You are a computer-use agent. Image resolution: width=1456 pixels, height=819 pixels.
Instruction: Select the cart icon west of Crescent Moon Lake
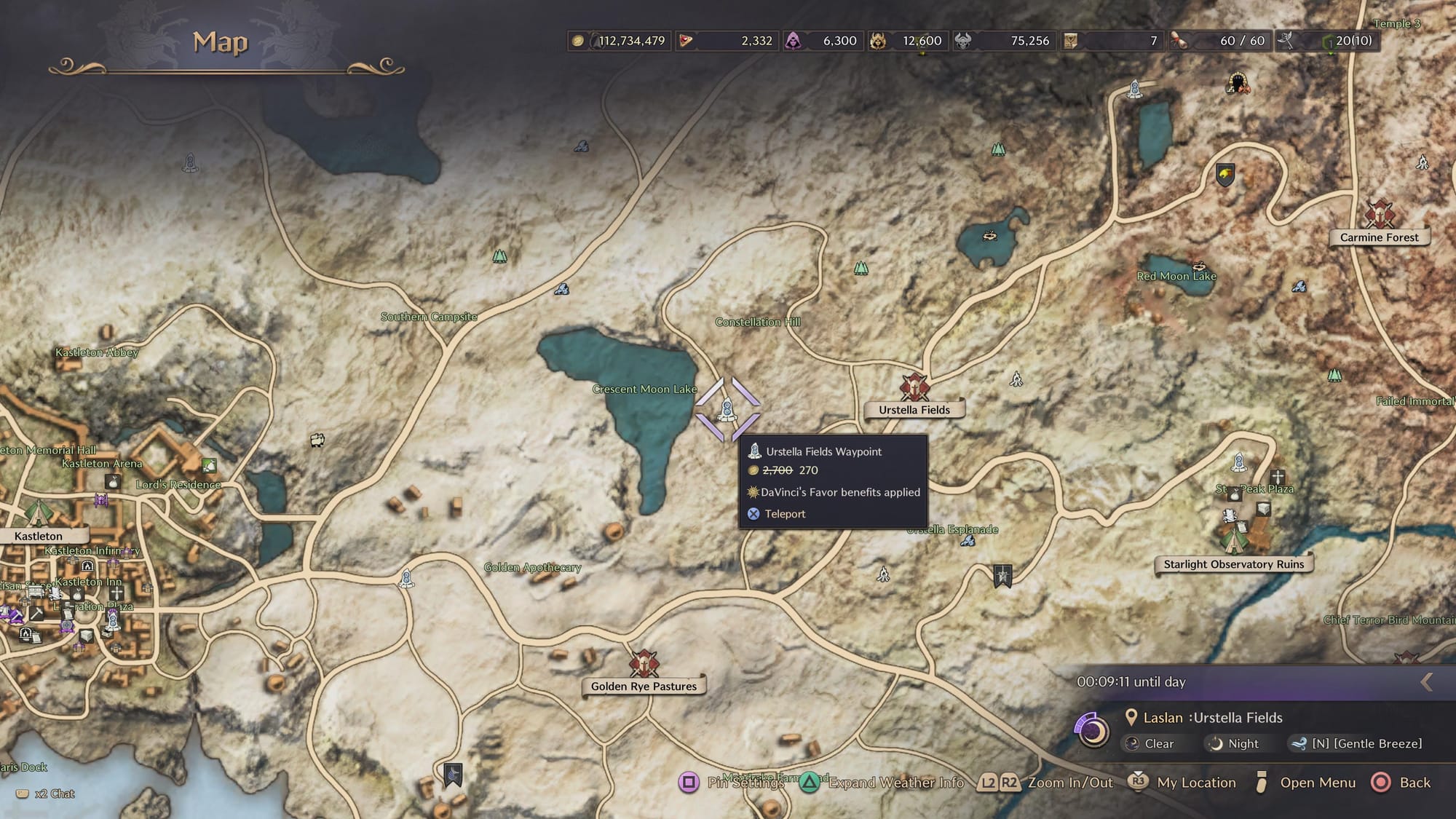click(317, 440)
